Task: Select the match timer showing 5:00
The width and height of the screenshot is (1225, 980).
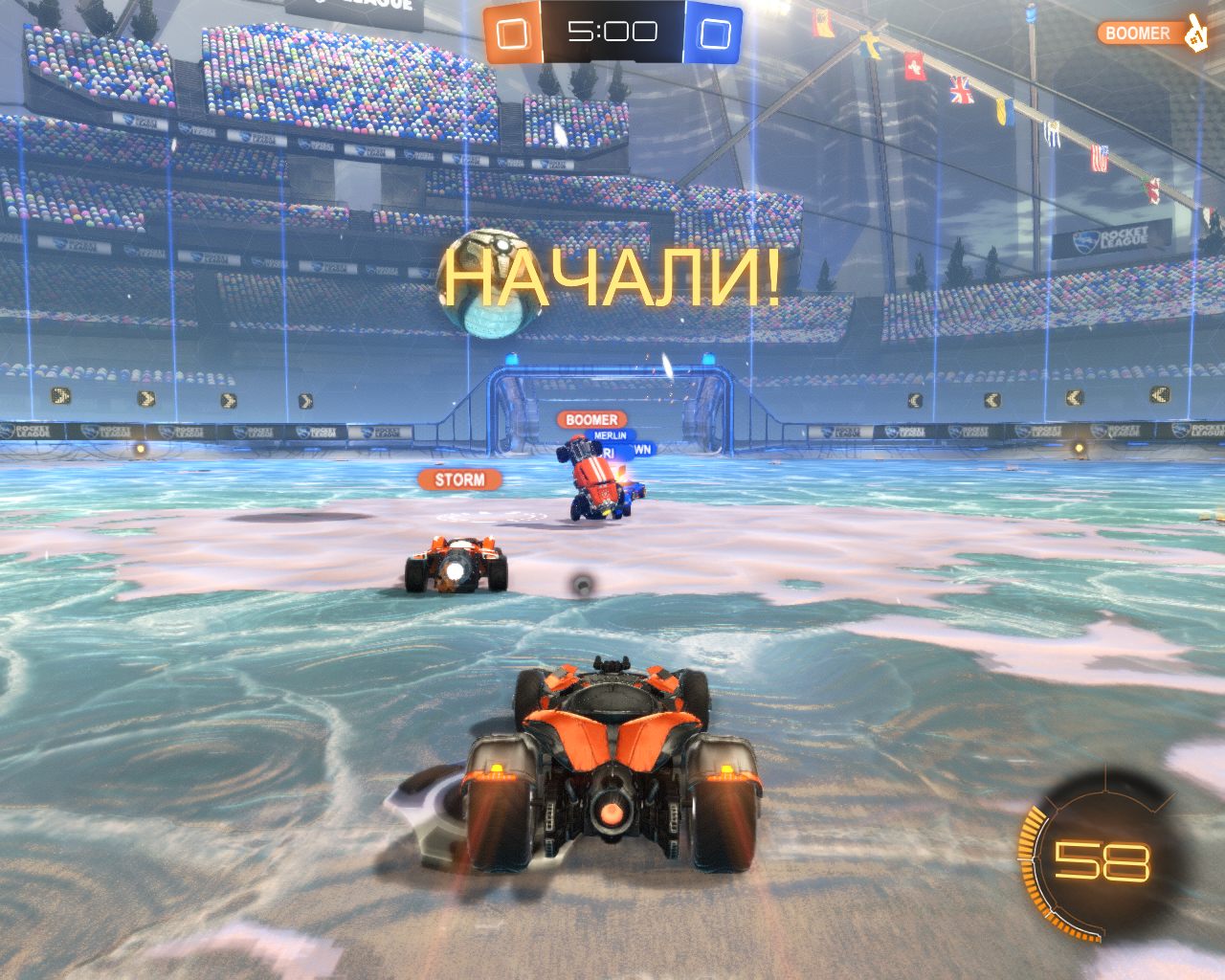Action: tap(613, 30)
